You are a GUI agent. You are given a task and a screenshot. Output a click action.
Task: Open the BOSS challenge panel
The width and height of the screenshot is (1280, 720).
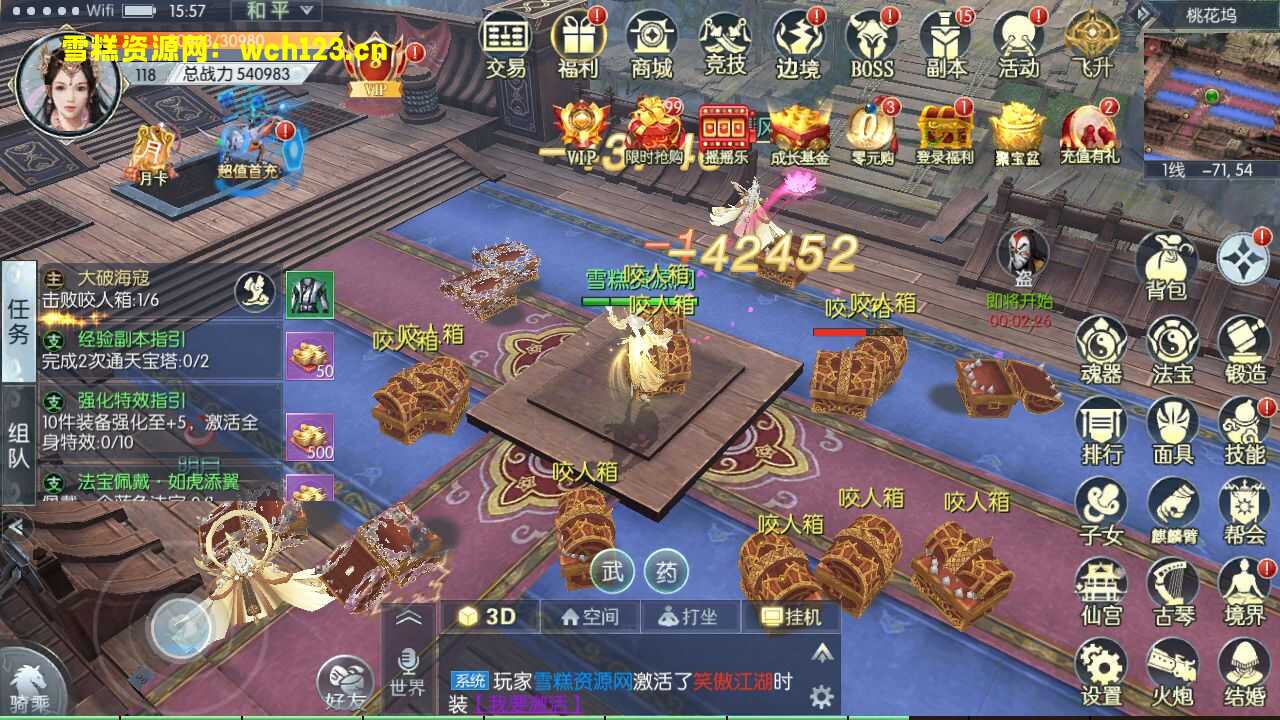pos(870,47)
